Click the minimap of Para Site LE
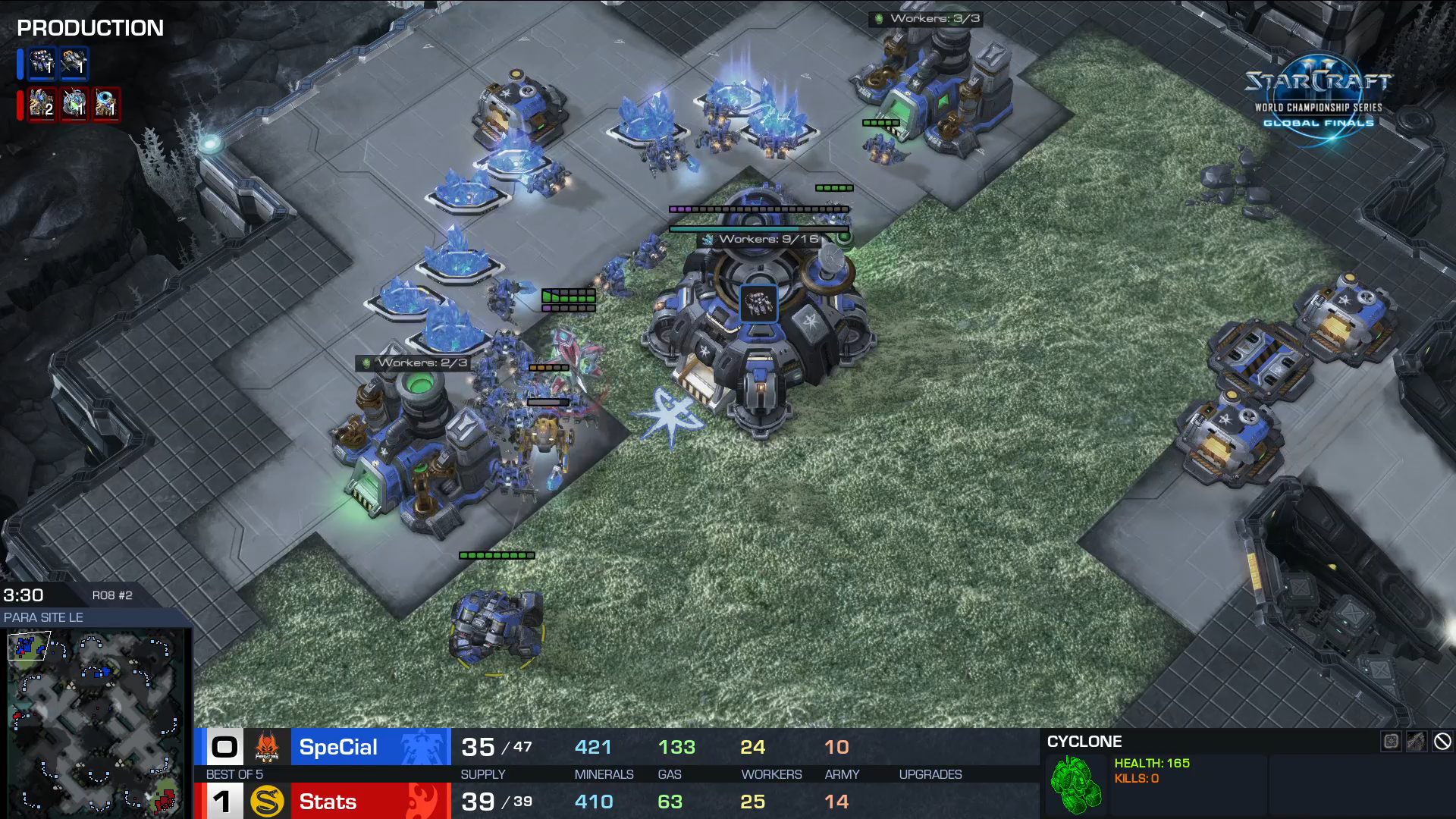Image resolution: width=1456 pixels, height=819 pixels. 95,723
